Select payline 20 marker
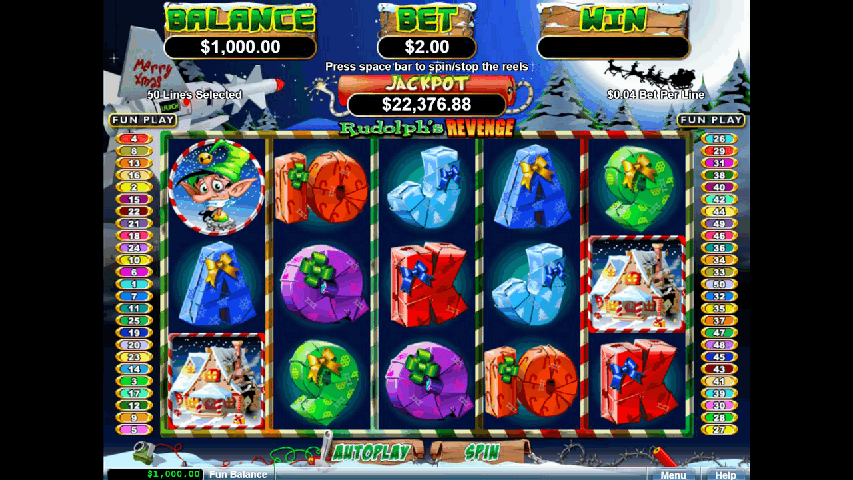853x480 pixels. coord(133,344)
